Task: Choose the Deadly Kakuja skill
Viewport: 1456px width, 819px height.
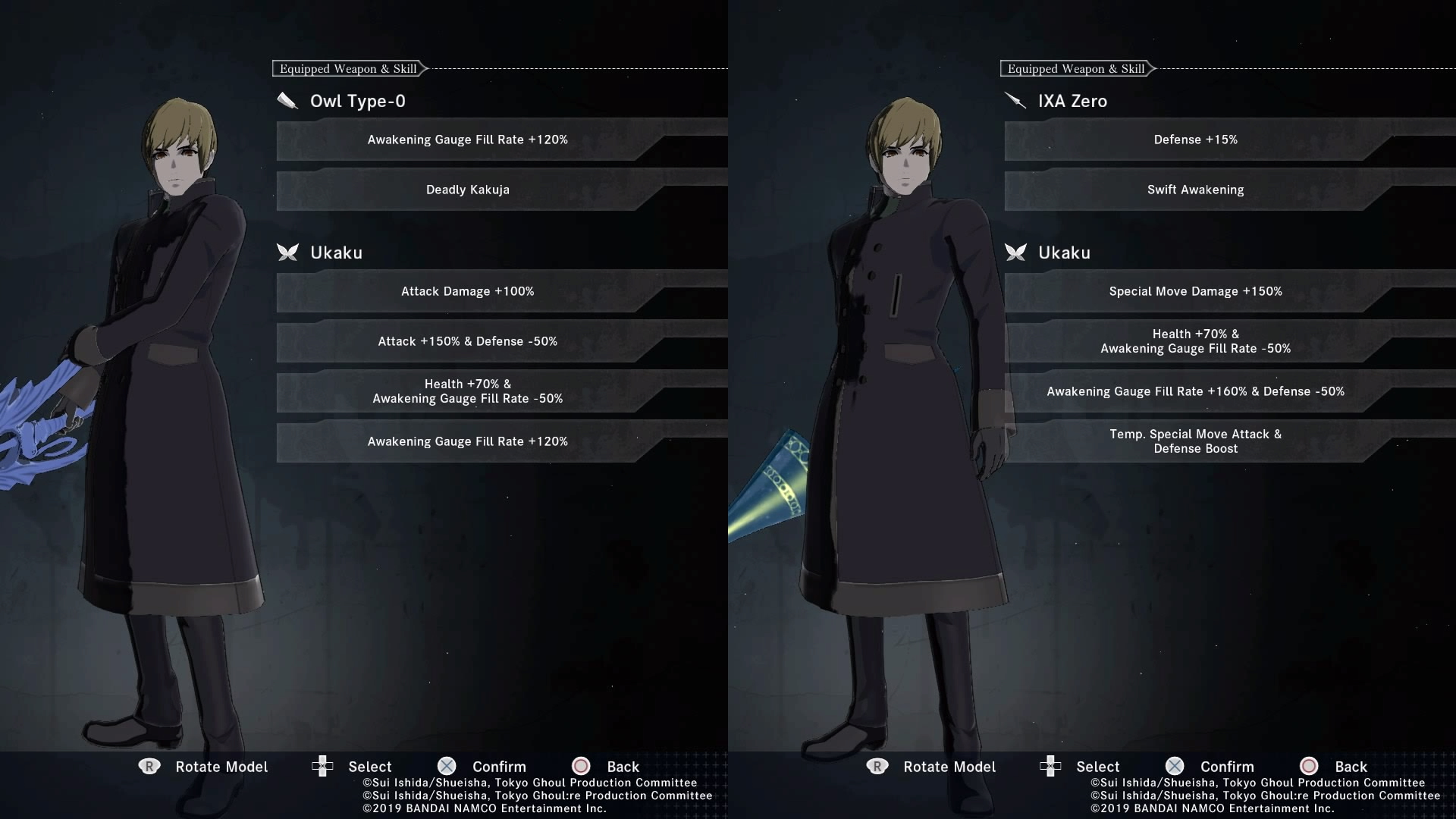Action: [467, 190]
